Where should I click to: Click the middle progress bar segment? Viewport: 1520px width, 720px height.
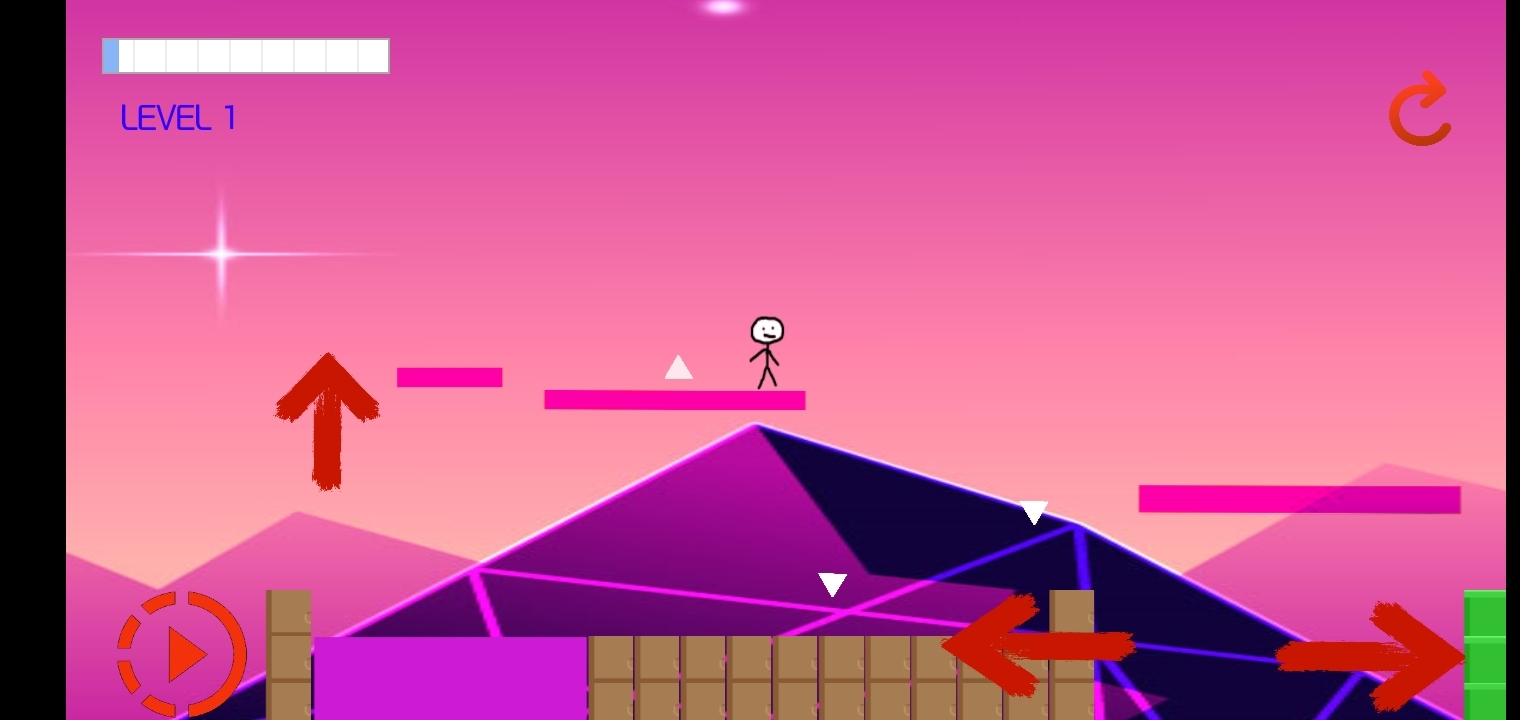[x=245, y=56]
